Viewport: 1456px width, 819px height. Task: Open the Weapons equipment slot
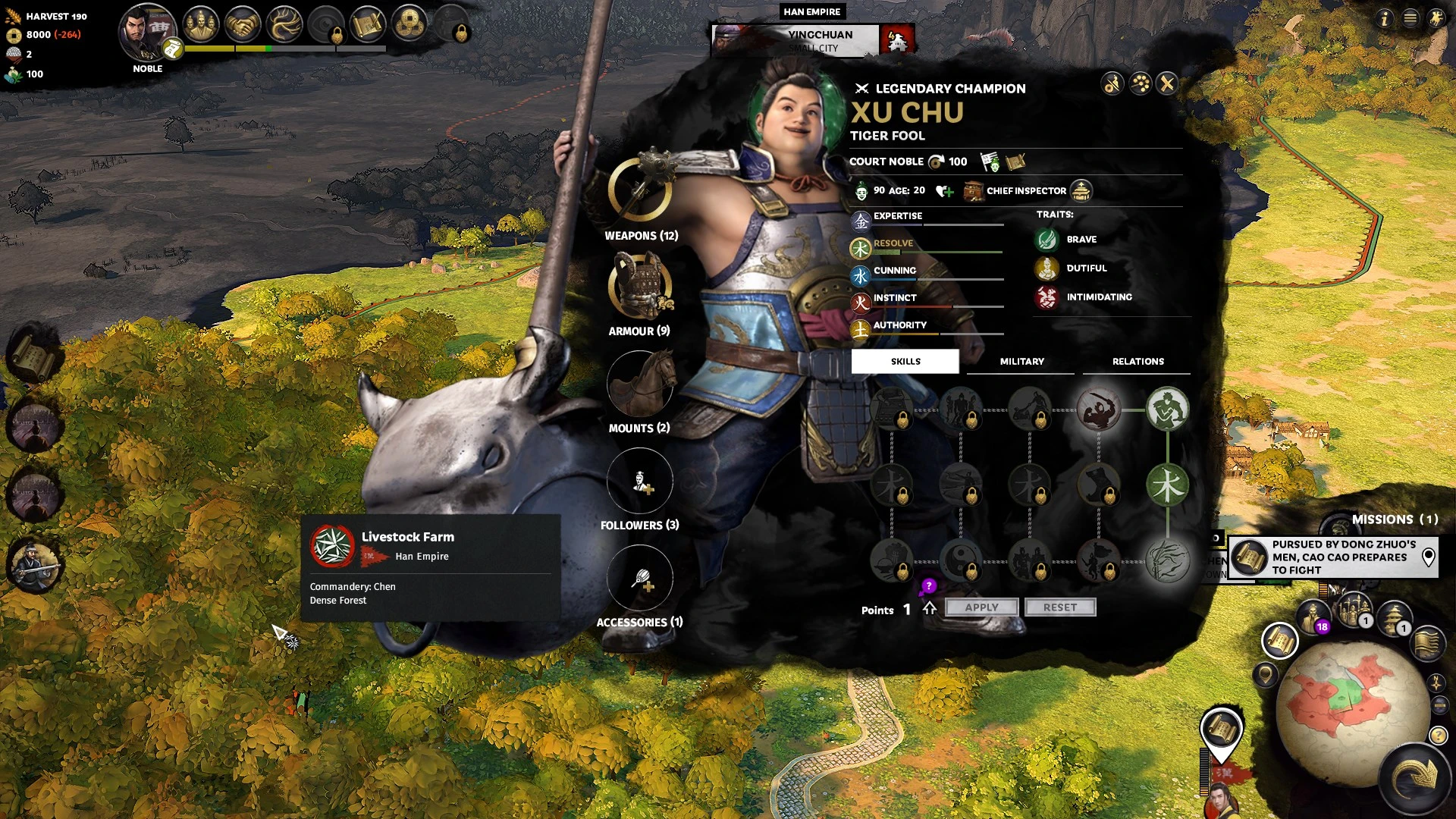[x=640, y=190]
